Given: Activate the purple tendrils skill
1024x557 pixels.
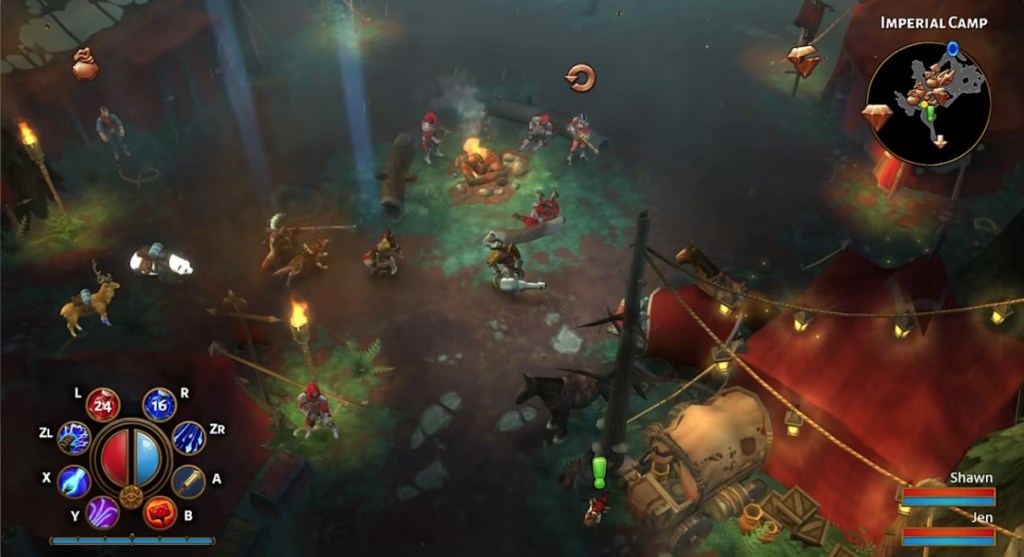Looking at the screenshot, I should coord(102,512).
